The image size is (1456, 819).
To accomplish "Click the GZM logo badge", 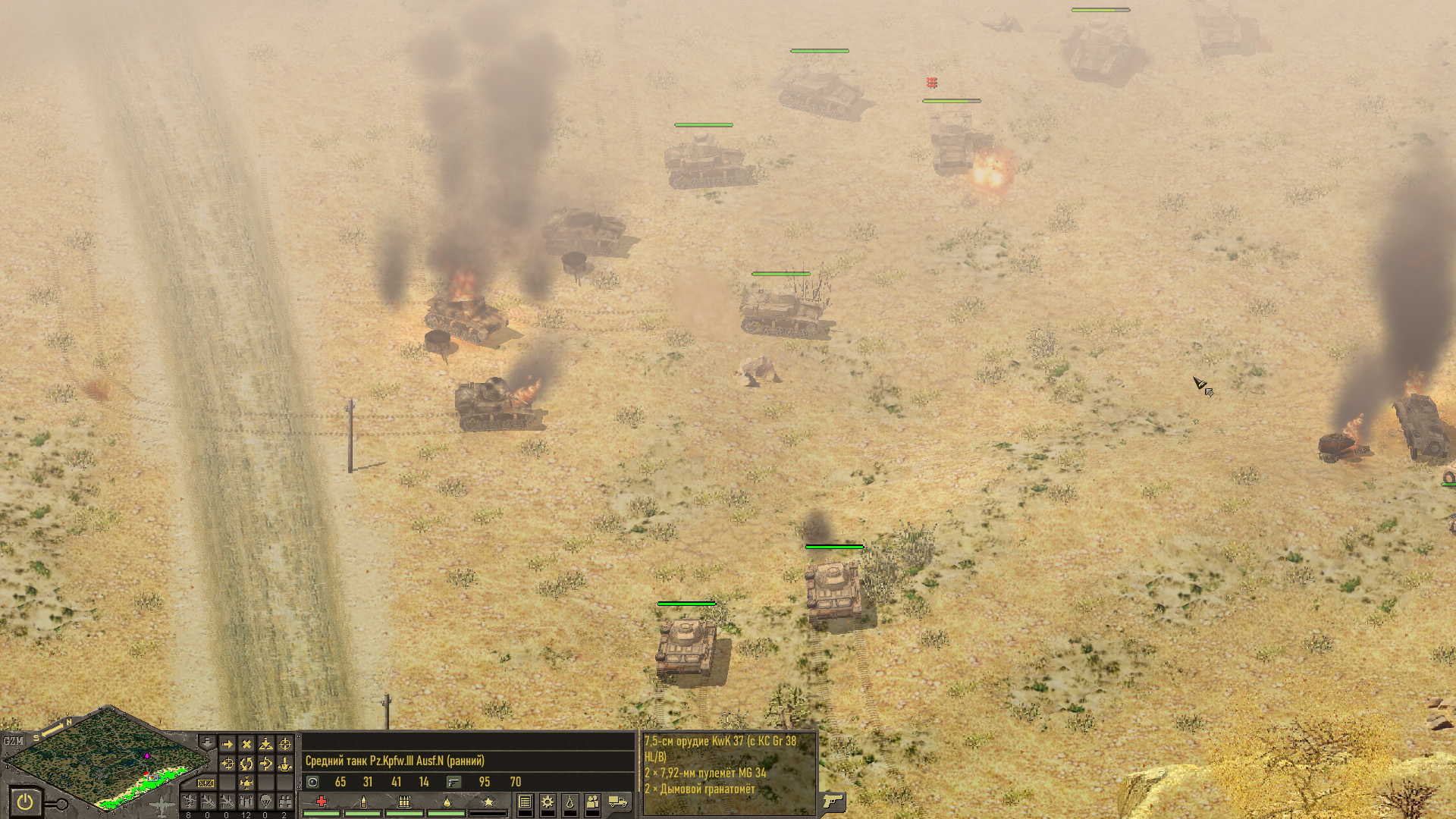I will (x=13, y=741).
